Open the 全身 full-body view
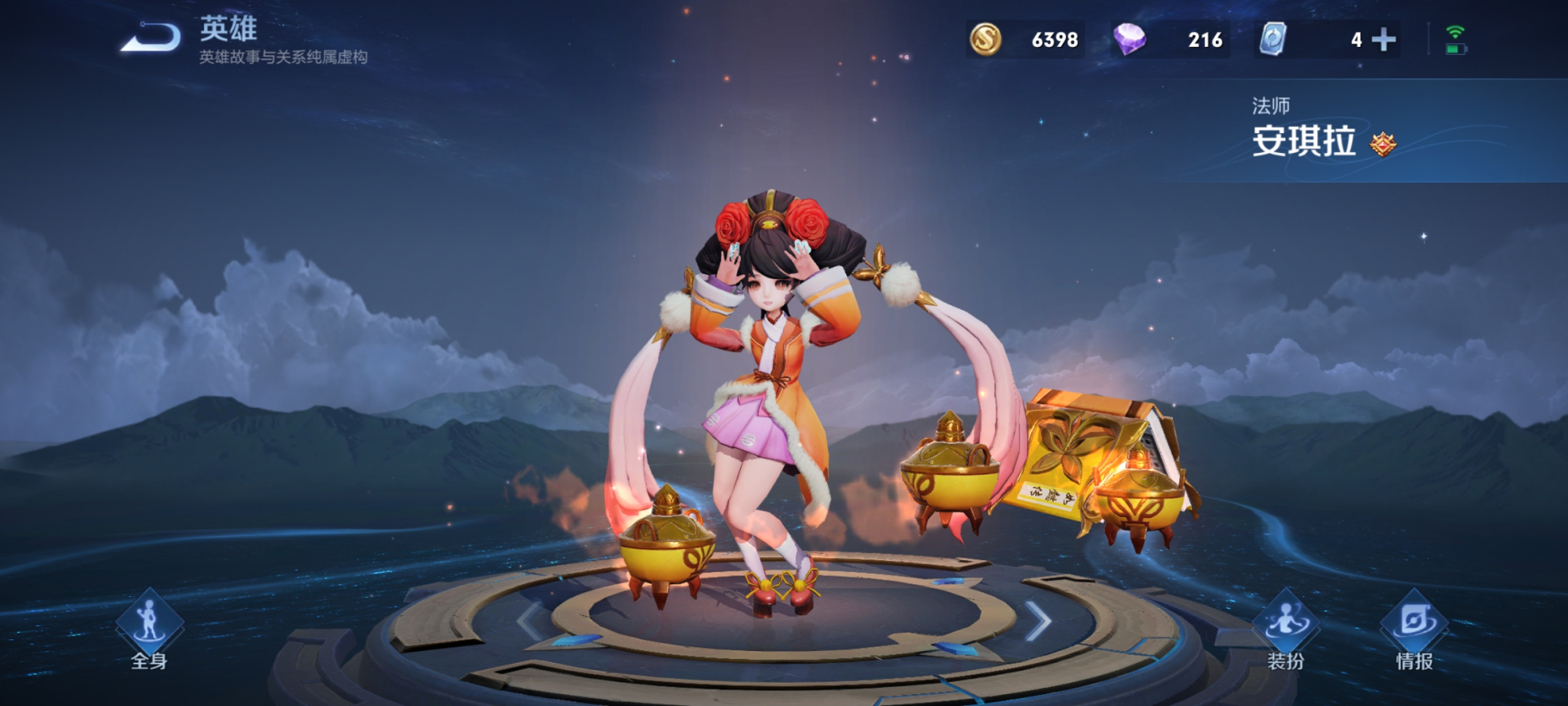This screenshot has width=1568, height=706. tap(149, 628)
